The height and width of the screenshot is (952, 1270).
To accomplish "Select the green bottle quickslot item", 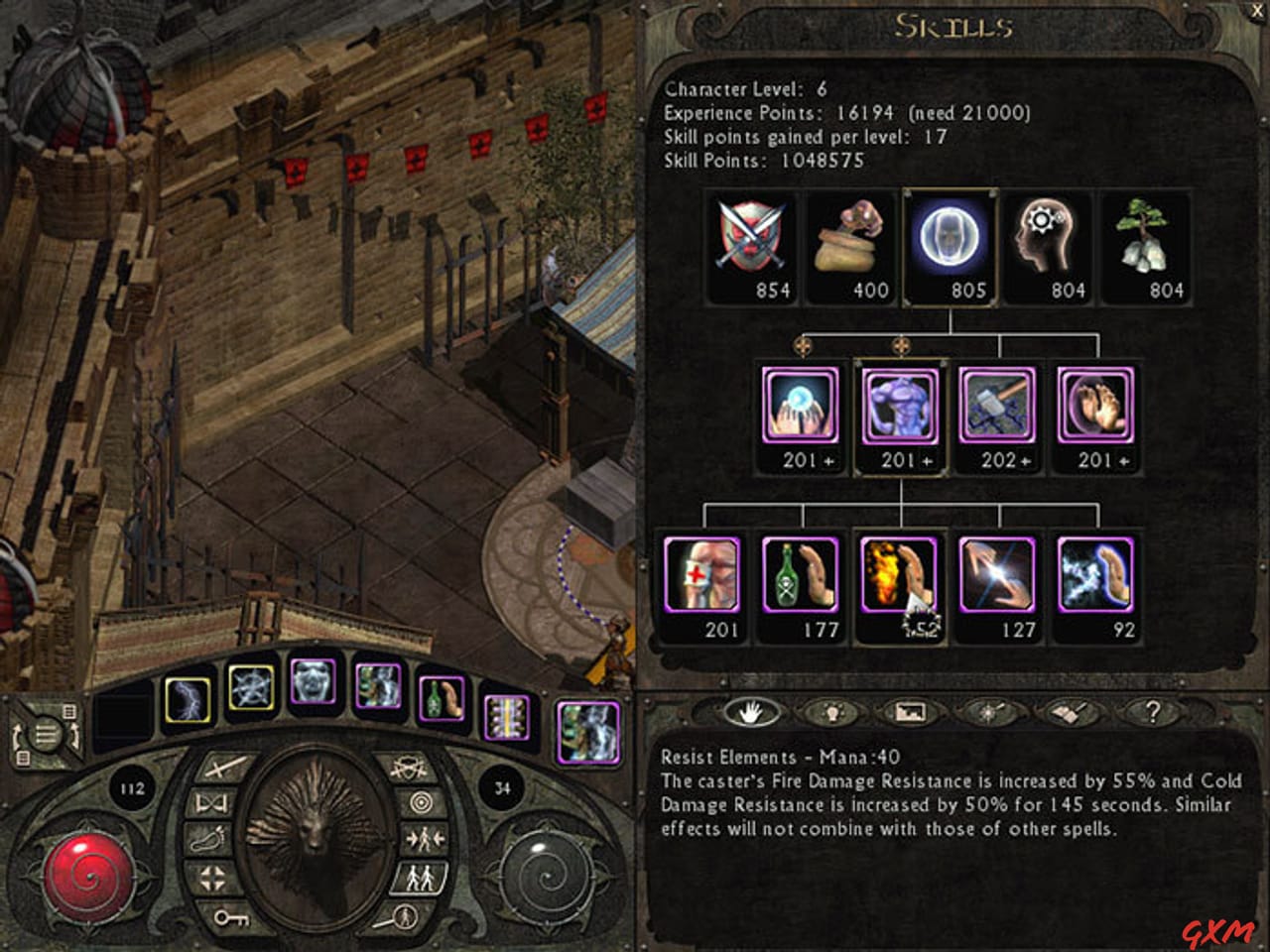I will click(444, 699).
